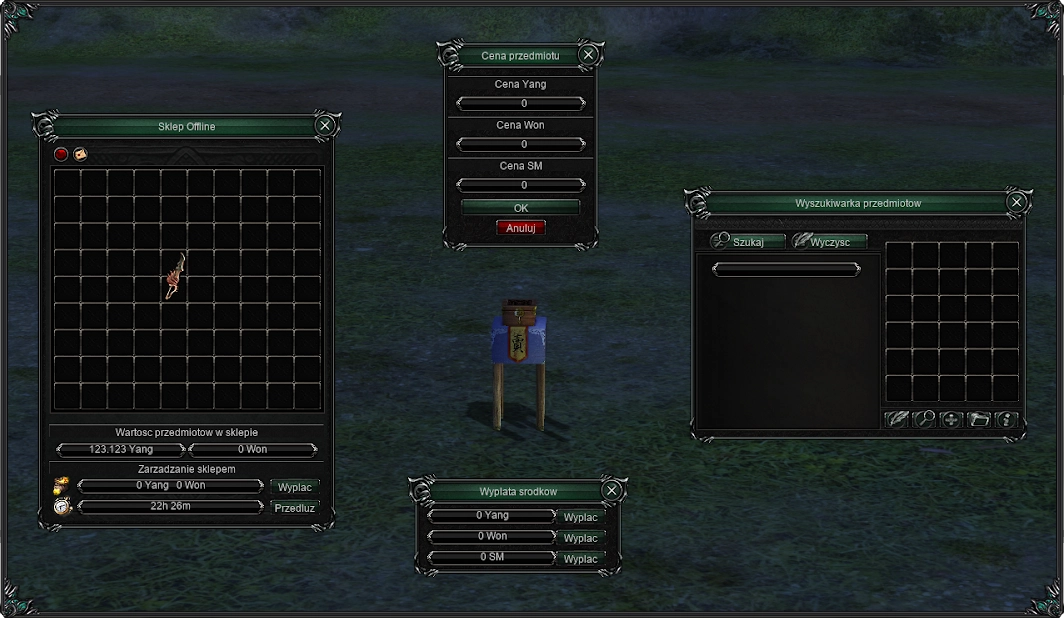Close the Wyplata srodkow window

(x=612, y=490)
